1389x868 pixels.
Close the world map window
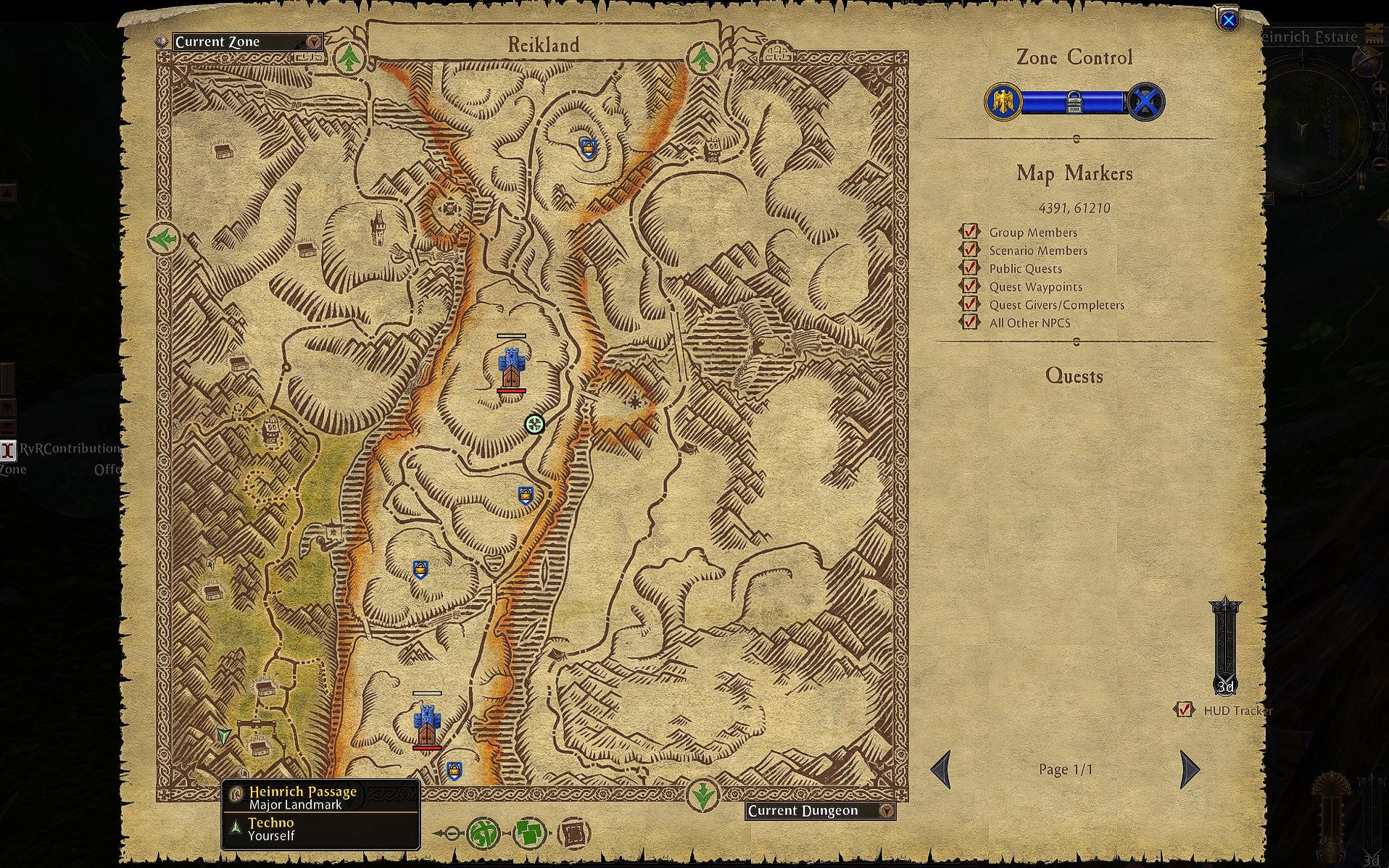click(1228, 21)
